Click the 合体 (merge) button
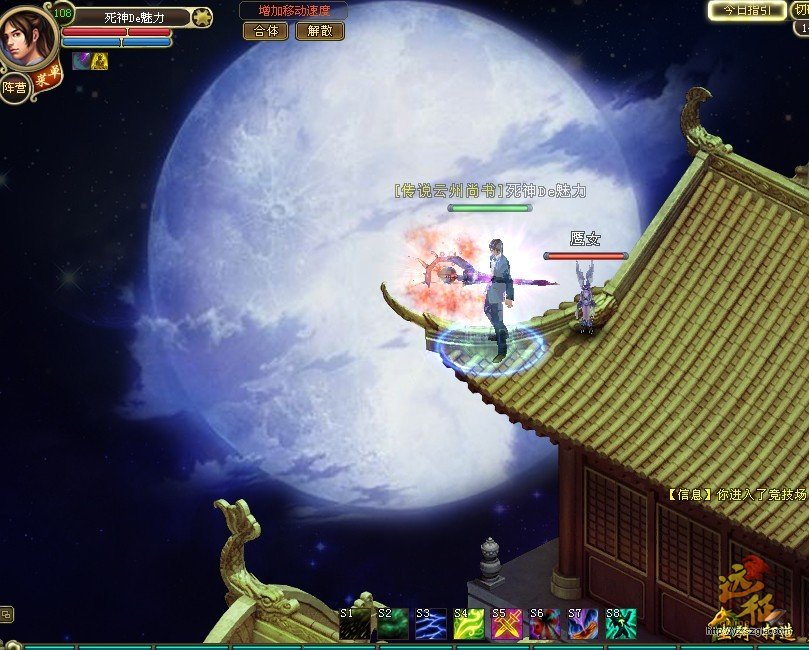The width and height of the screenshot is (809, 650). point(266,31)
